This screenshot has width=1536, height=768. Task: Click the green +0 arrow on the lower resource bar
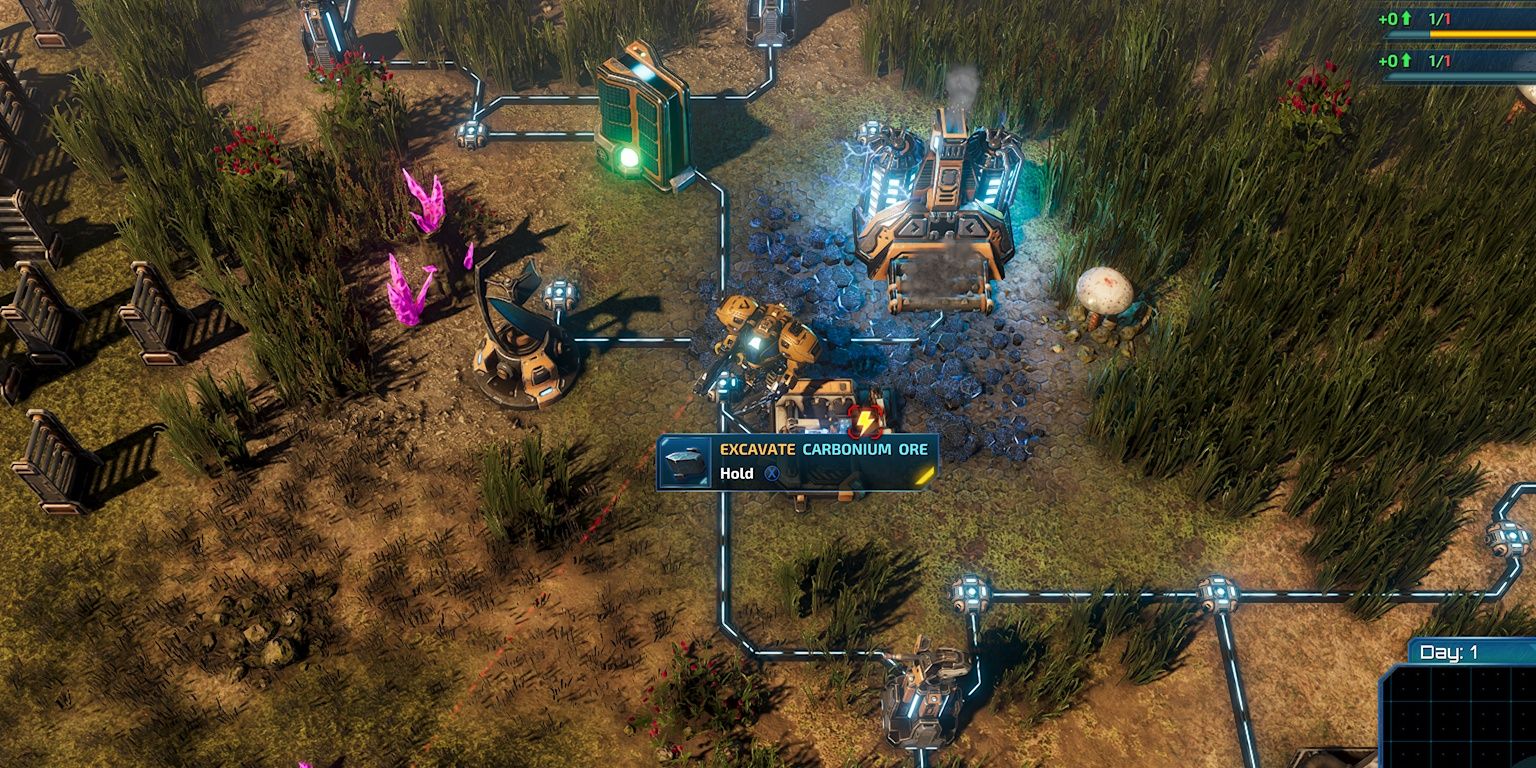click(1406, 61)
